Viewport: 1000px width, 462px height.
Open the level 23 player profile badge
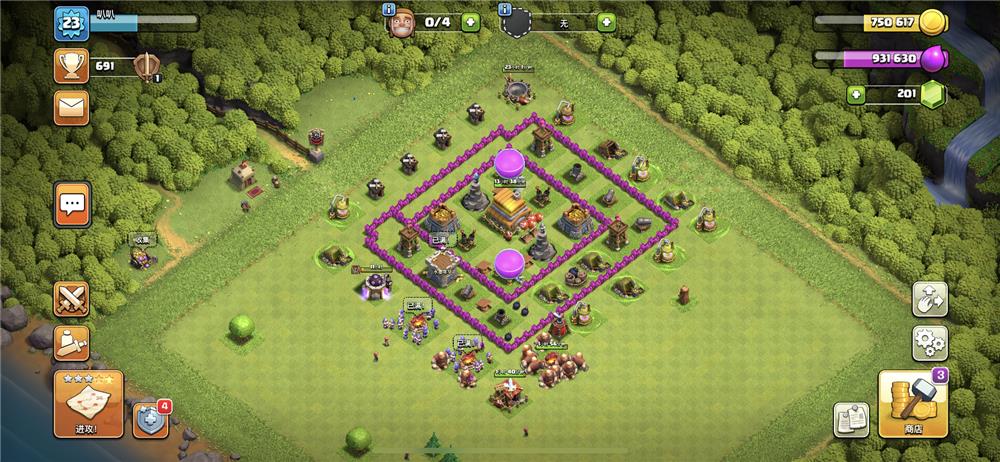[x=70, y=24]
